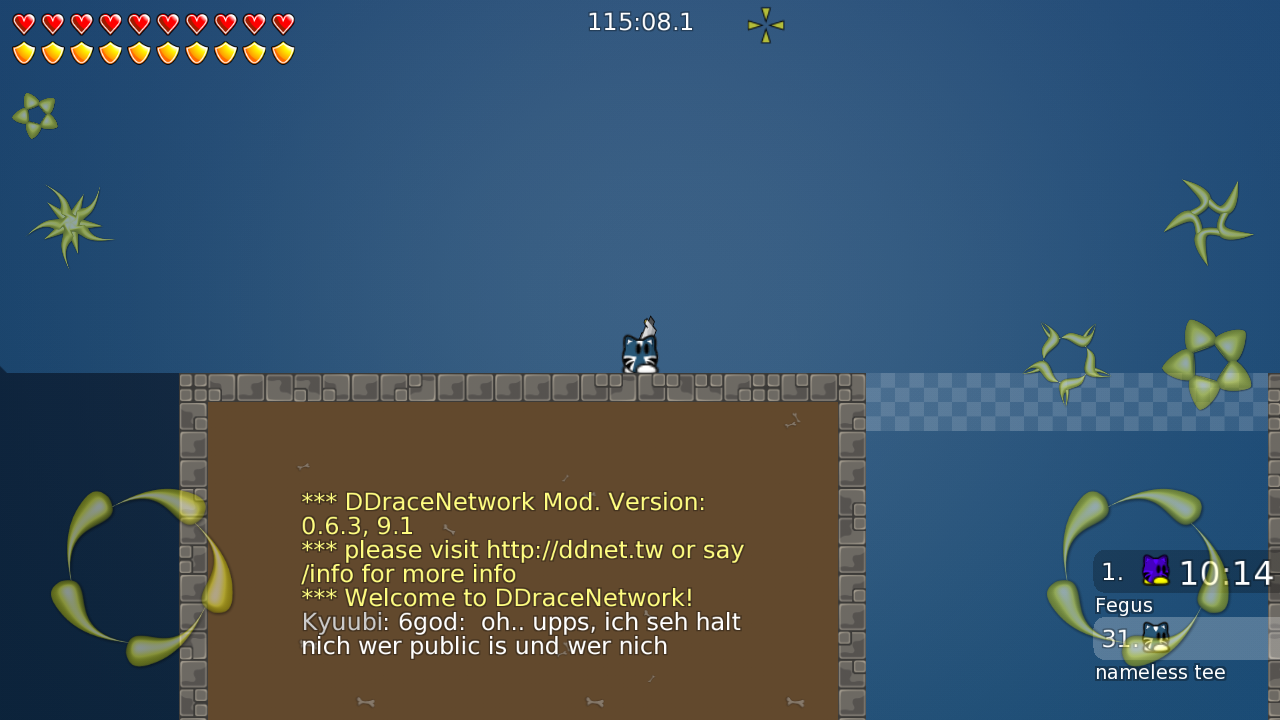Image resolution: width=1280 pixels, height=720 pixels.
Task: Select the Fegus player name
Action: click(x=1124, y=605)
